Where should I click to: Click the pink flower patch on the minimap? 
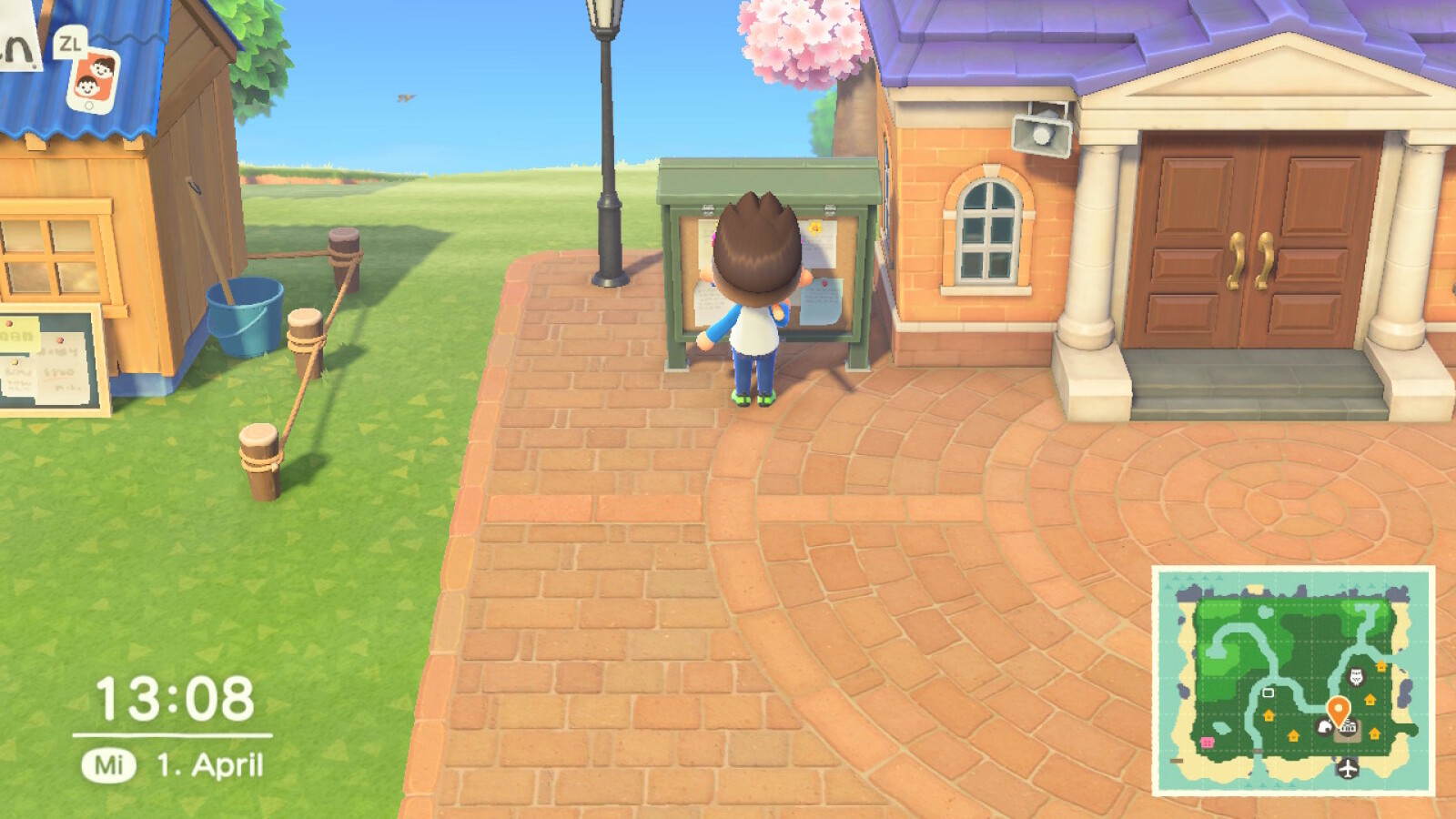1207,742
